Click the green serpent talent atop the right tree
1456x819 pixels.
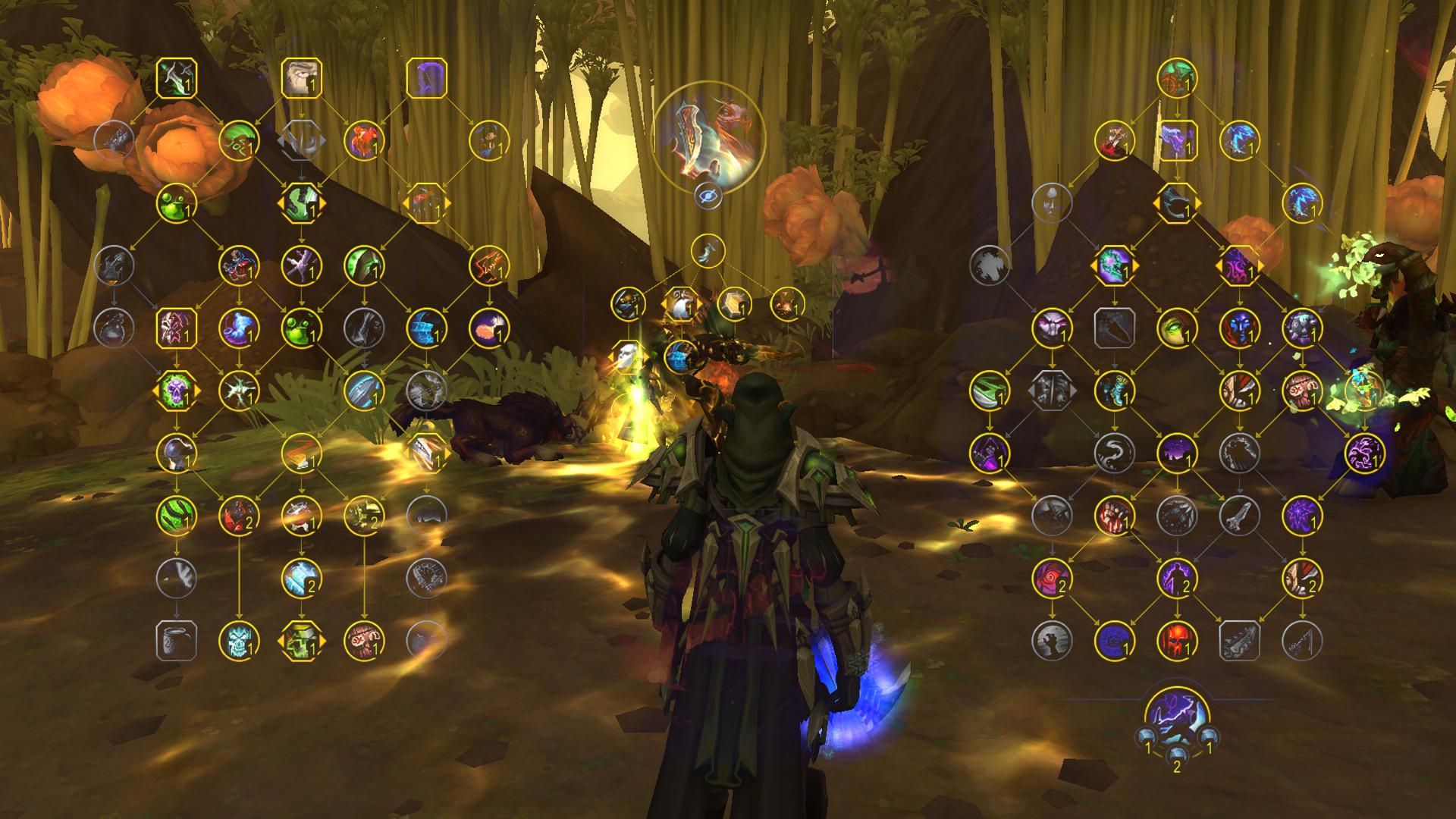[1177, 80]
